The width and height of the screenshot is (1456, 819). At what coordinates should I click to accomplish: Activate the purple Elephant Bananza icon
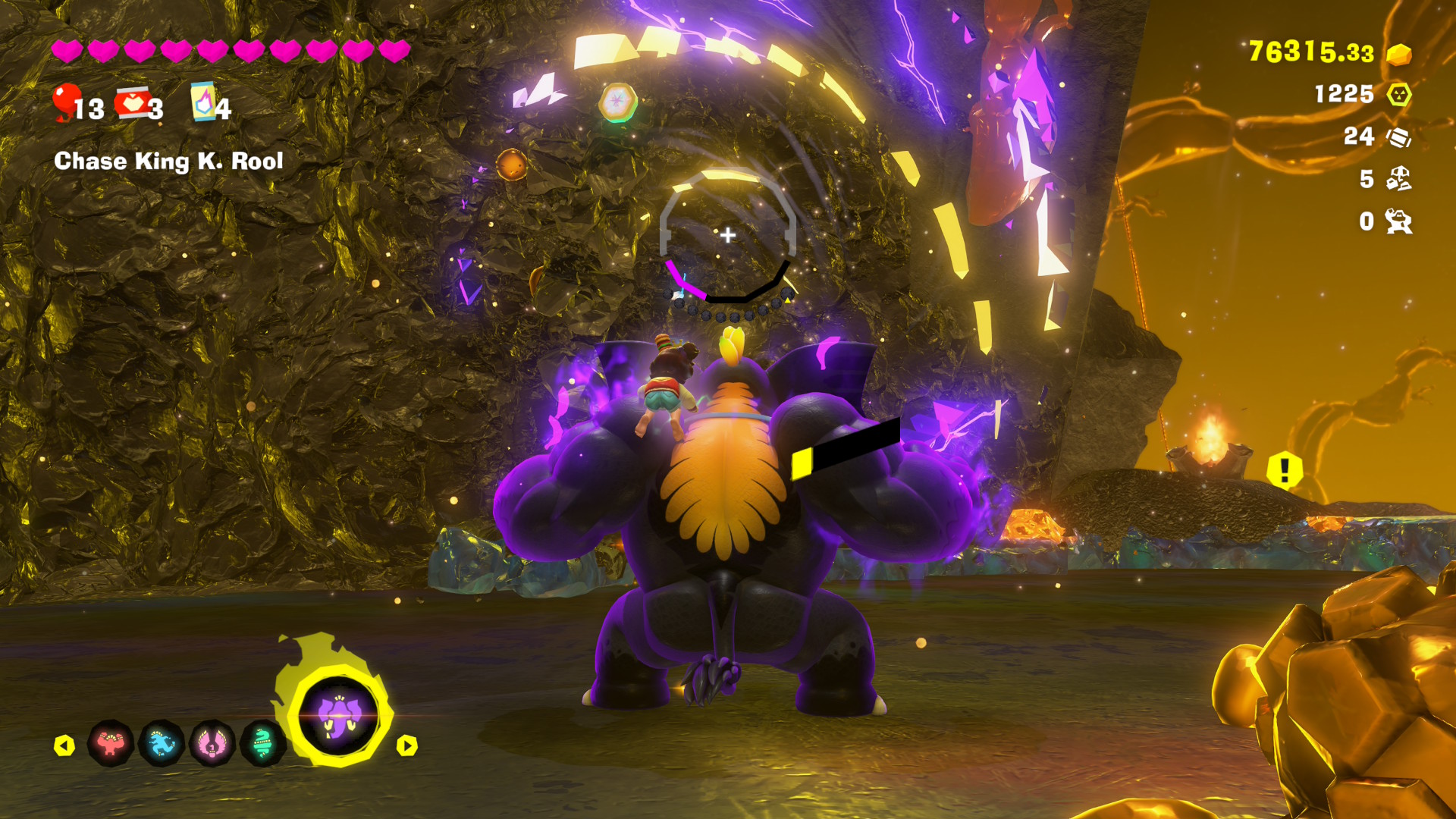(338, 716)
